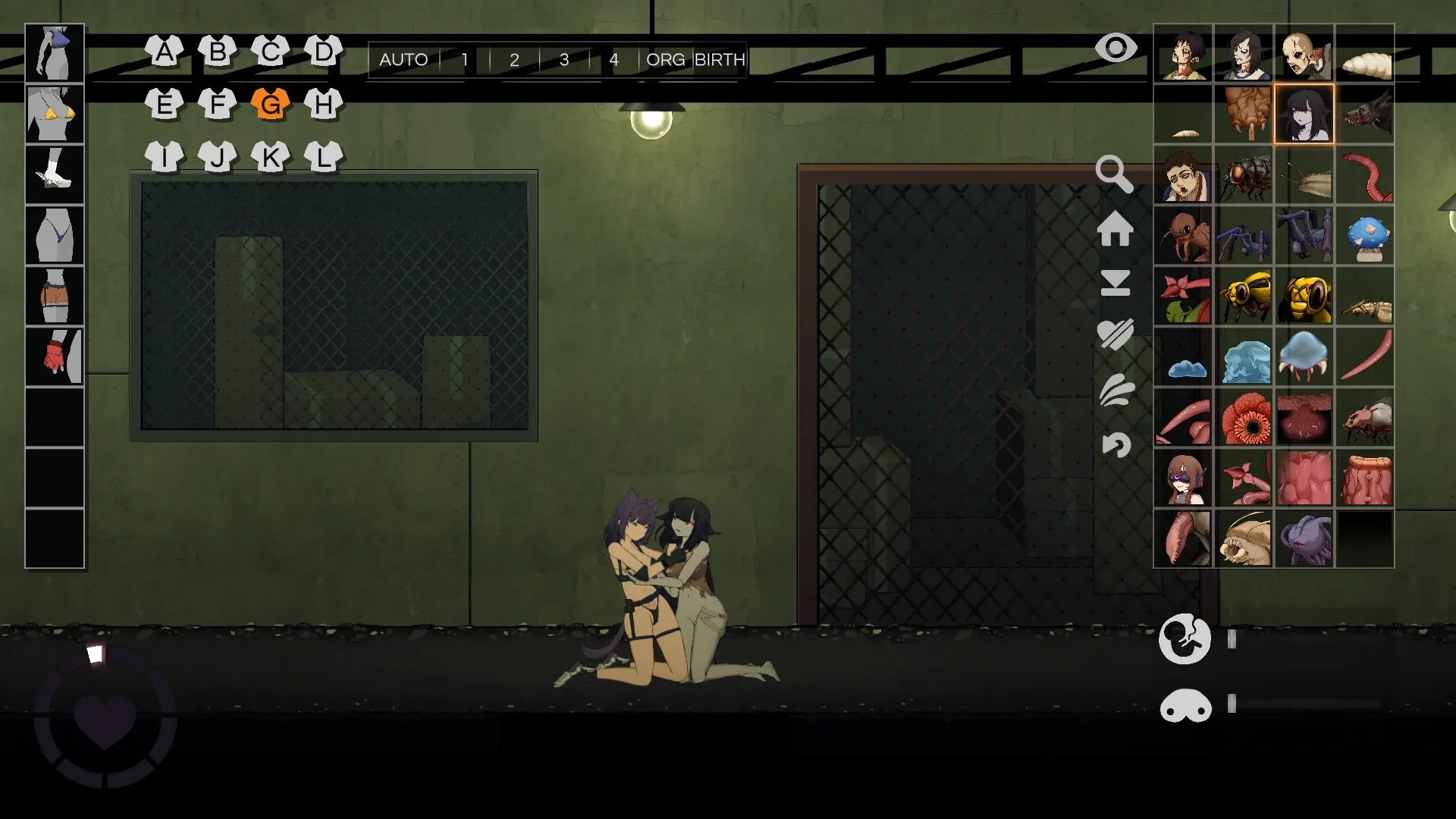Click the curved undo arrow icon

1116,444
